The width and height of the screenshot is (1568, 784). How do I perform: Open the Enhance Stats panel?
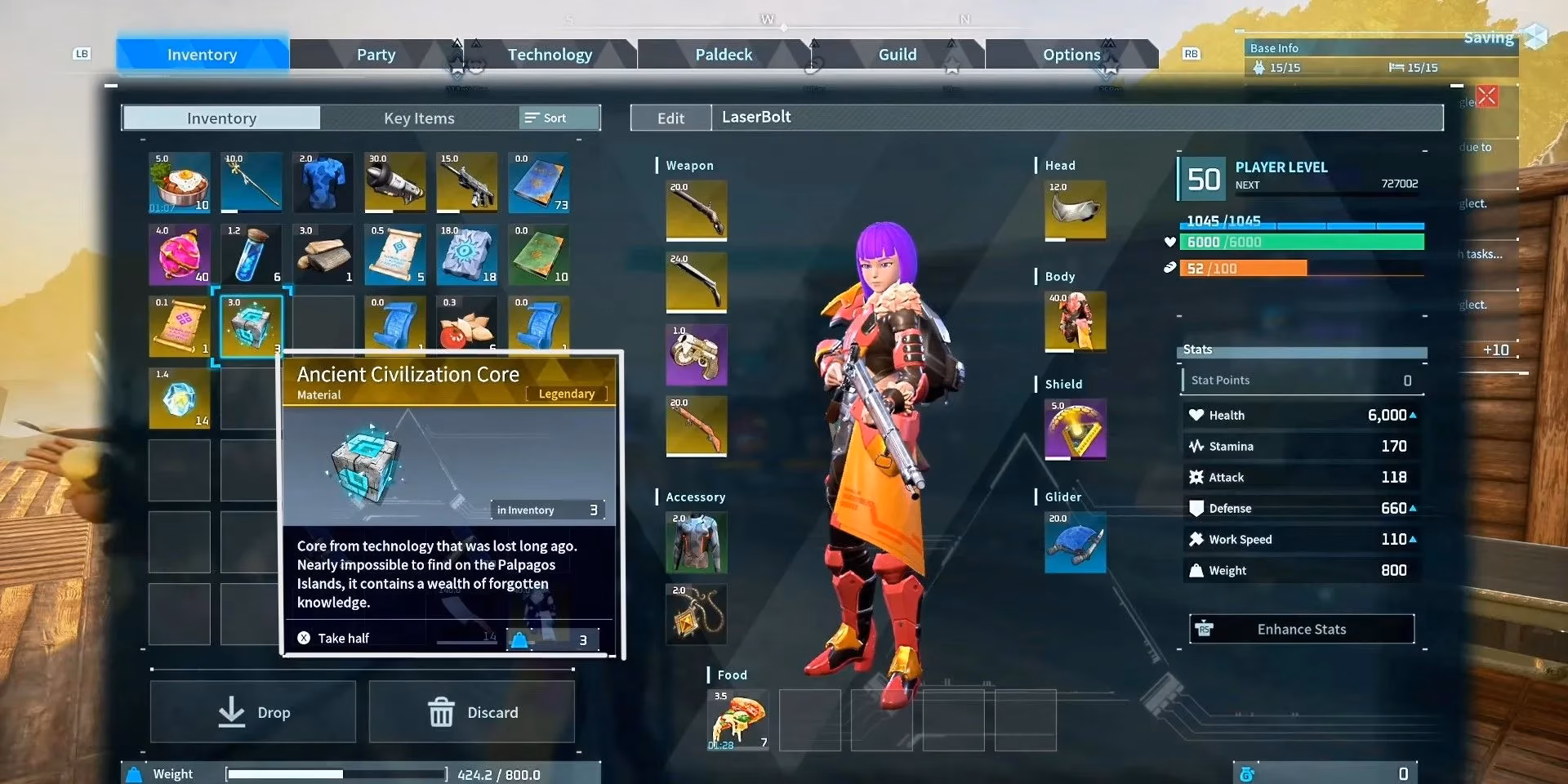tap(1301, 630)
